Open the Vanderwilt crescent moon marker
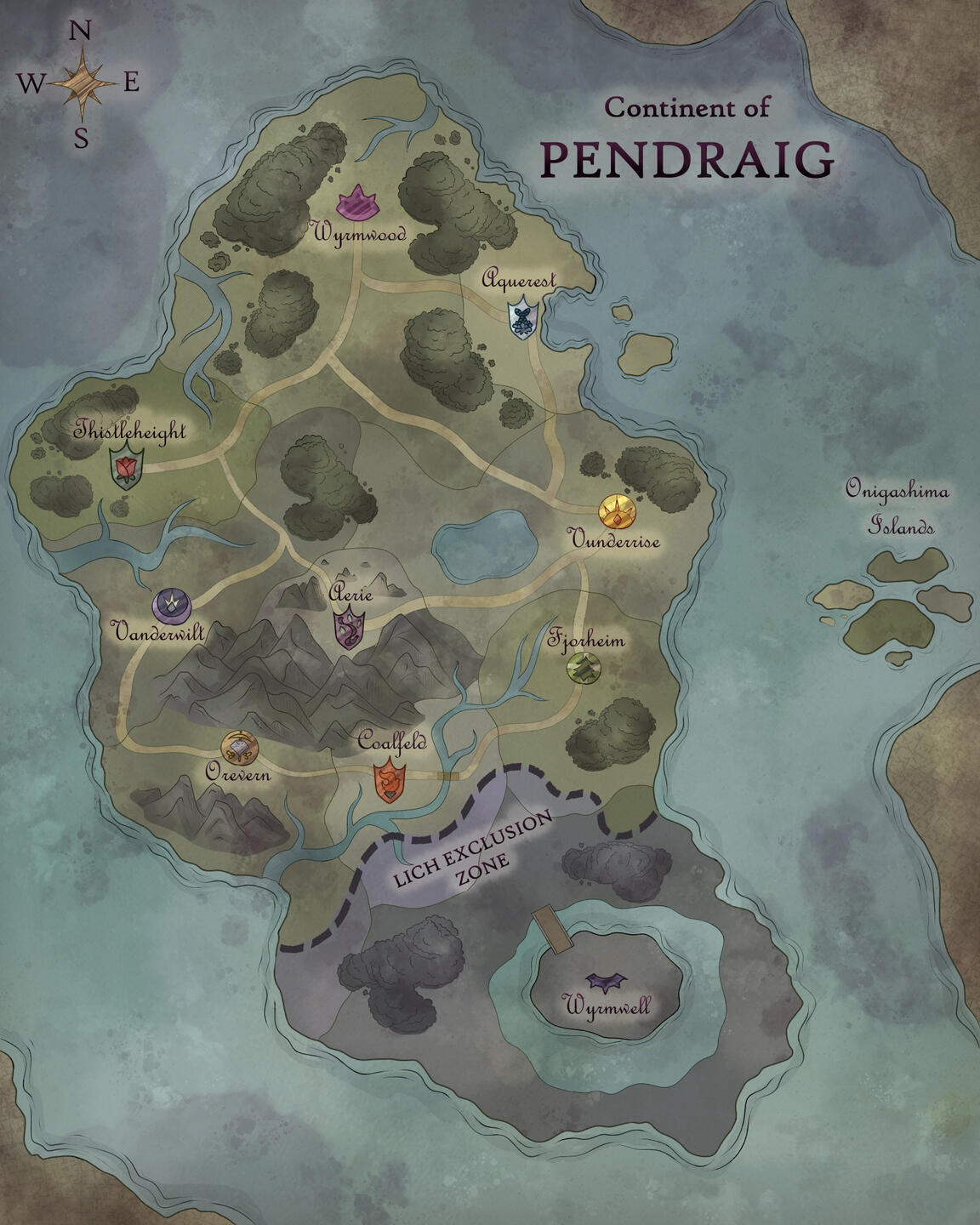The height and width of the screenshot is (1225, 980). (x=172, y=605)
